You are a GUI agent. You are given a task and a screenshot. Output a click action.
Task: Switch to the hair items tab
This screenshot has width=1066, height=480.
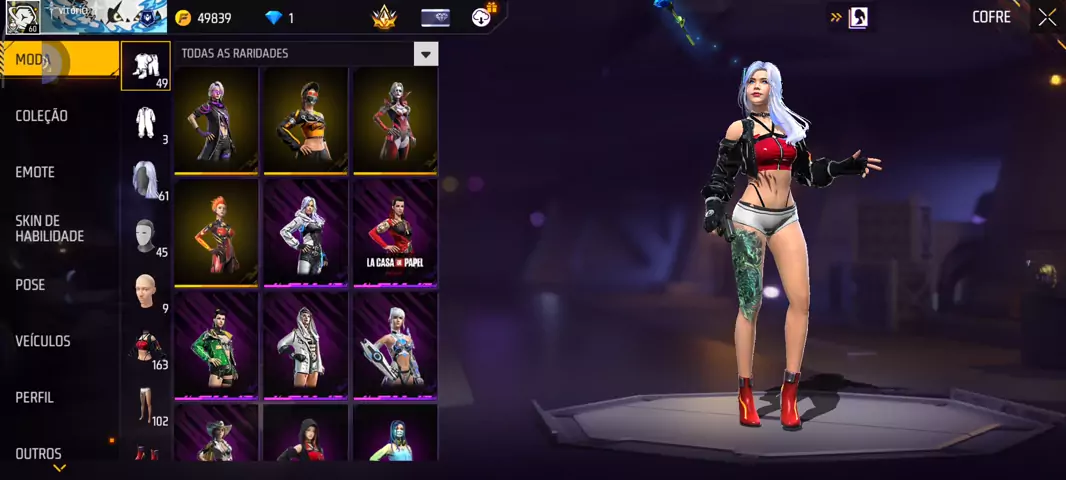146,180
